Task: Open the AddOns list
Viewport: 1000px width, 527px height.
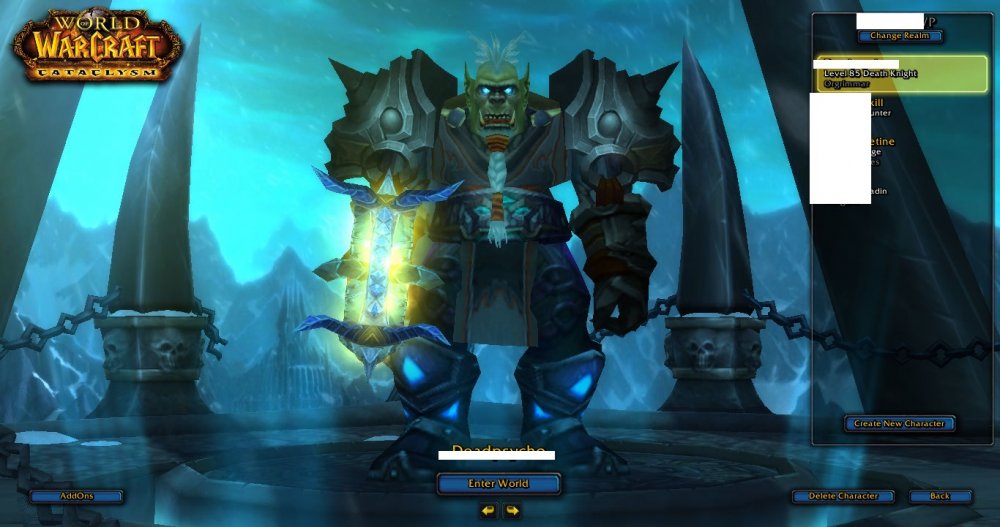Action: click(x=77, y=496)
